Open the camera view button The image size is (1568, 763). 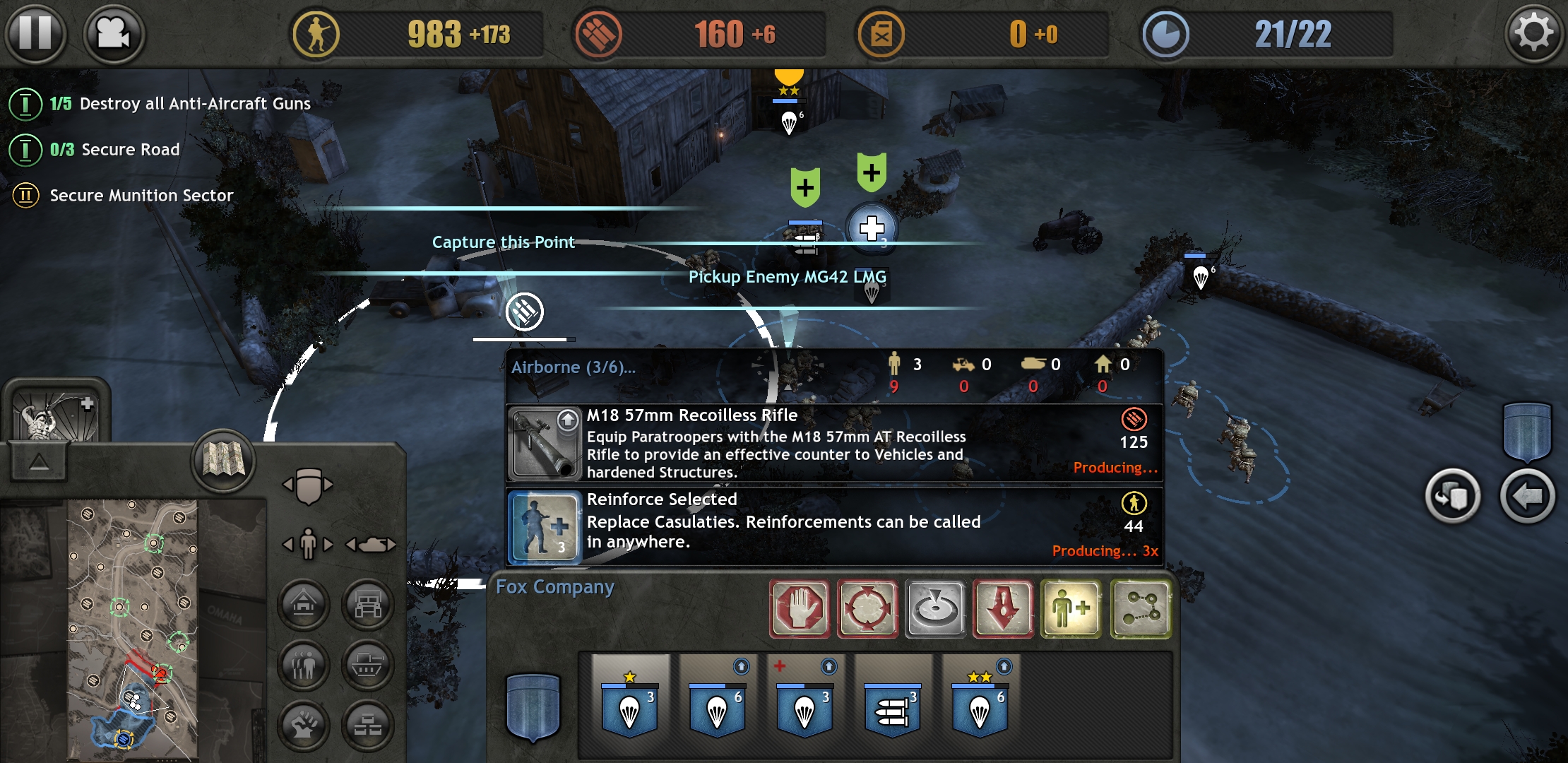pyautogui.click(x=114, y=33)
